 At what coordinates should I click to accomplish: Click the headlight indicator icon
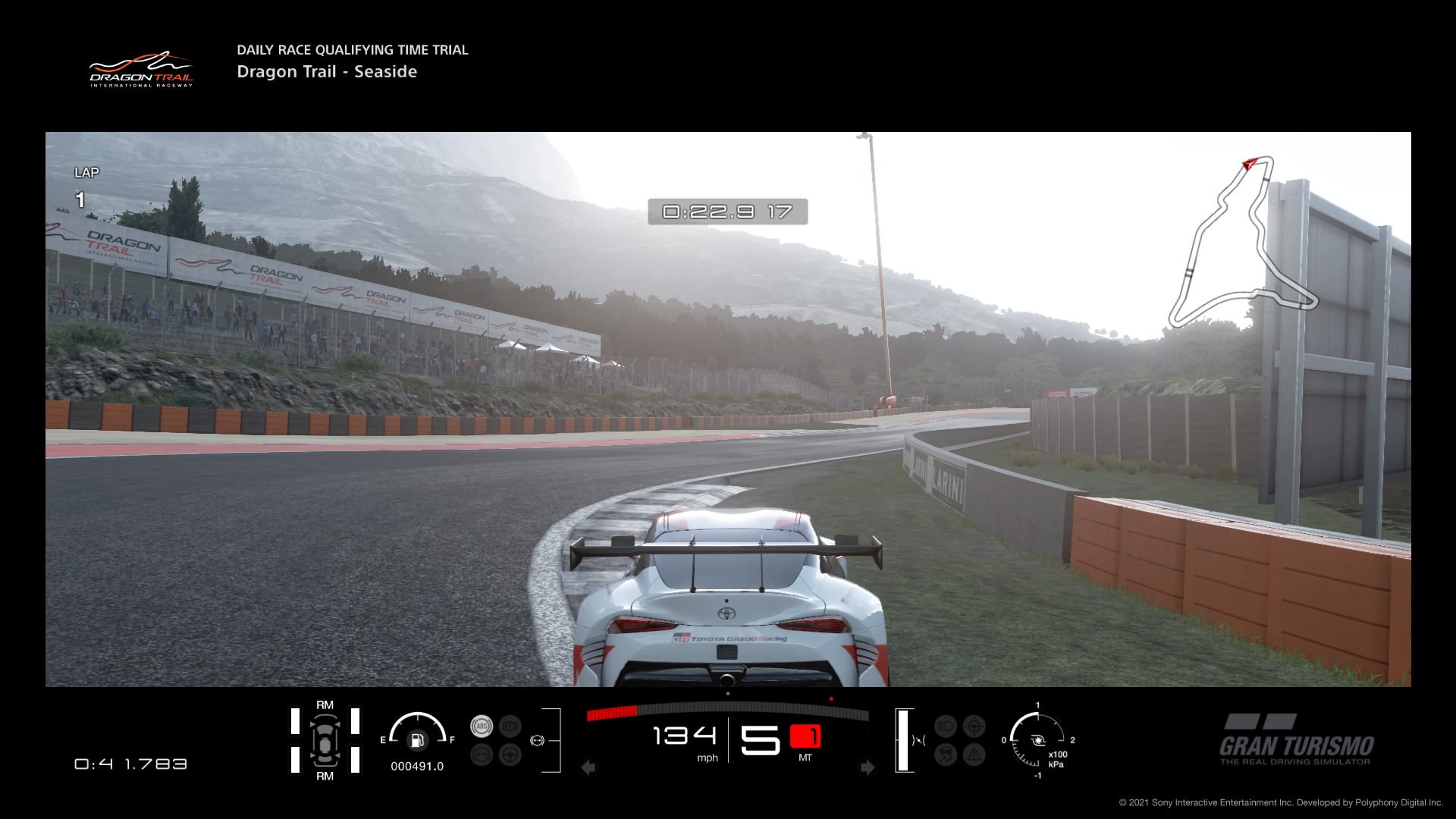[946, 726]
